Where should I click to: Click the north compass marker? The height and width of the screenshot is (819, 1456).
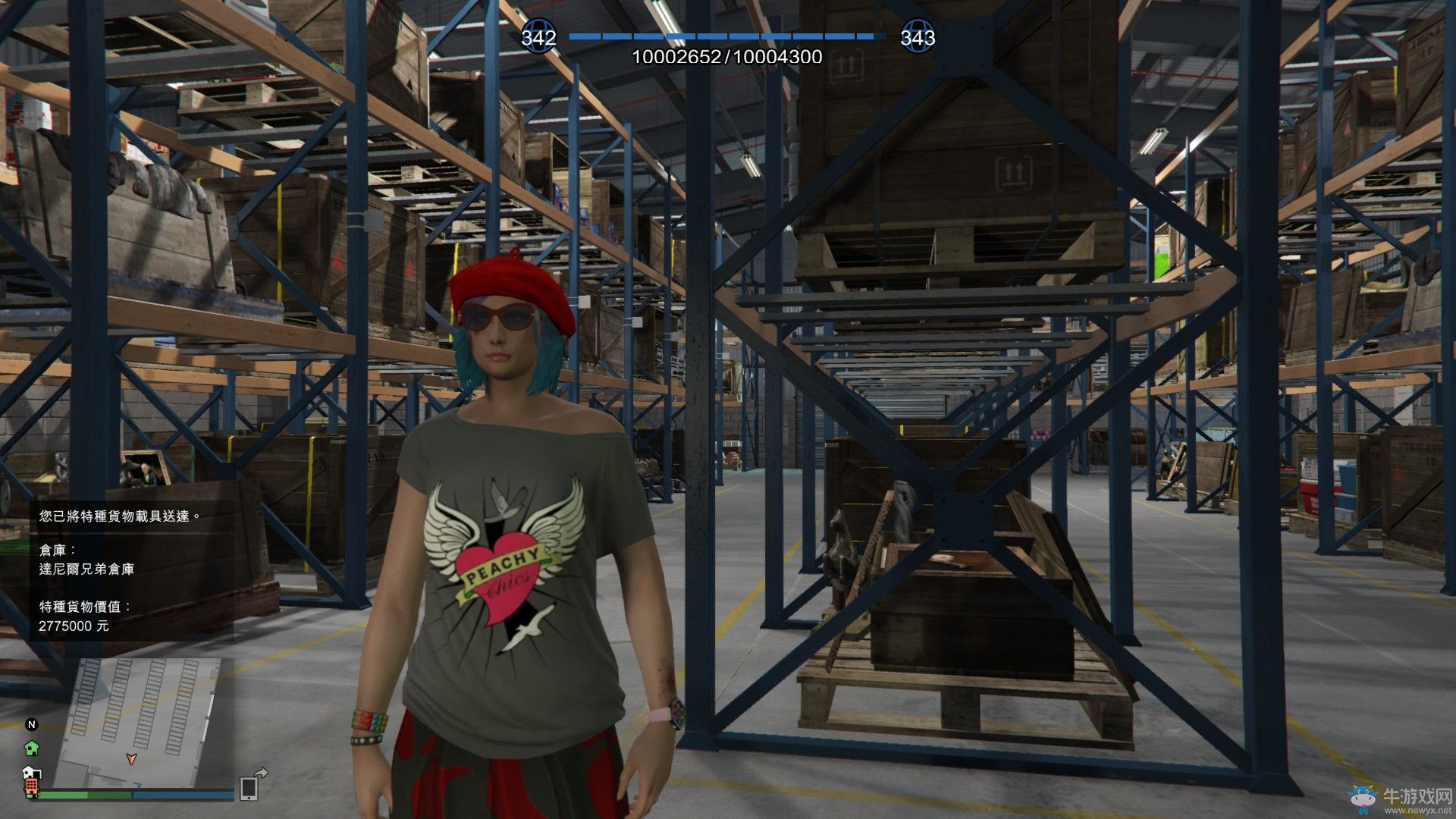[x=32, y=724]
